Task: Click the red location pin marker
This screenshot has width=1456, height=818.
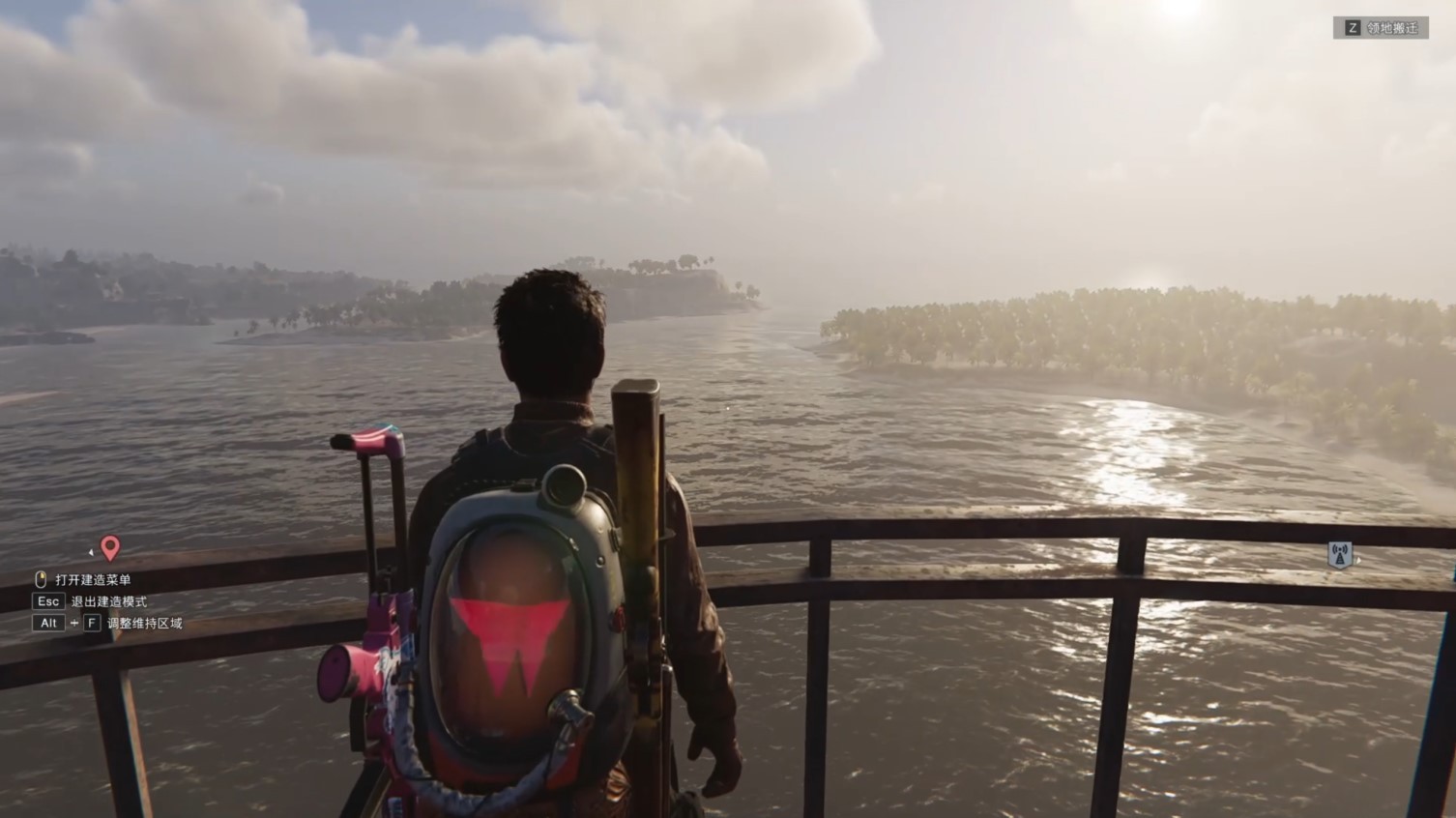Action: (110, 548)
